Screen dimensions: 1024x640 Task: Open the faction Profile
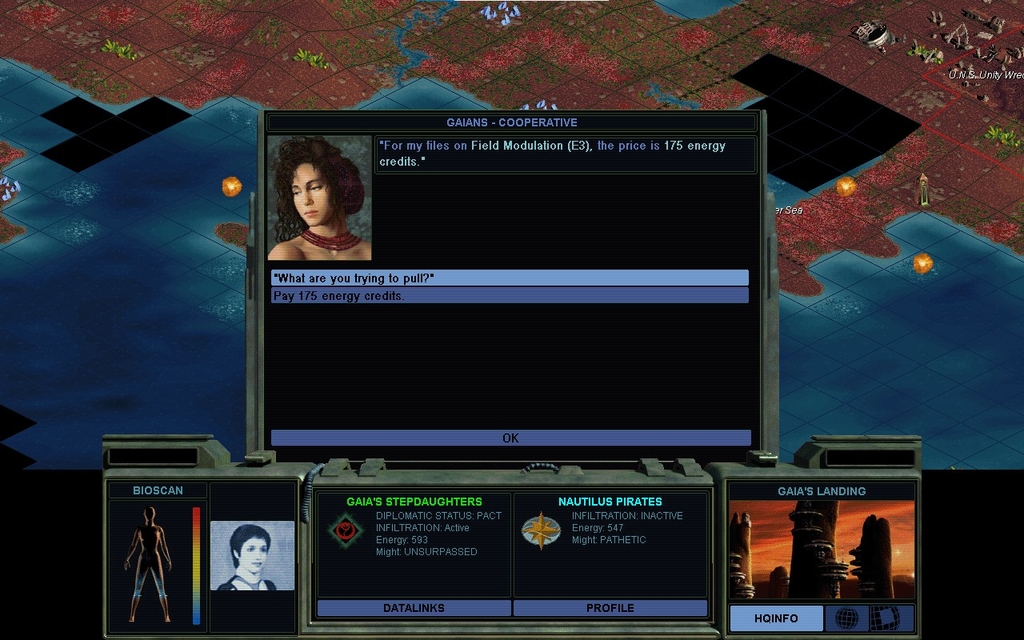[x=610, y=608]
